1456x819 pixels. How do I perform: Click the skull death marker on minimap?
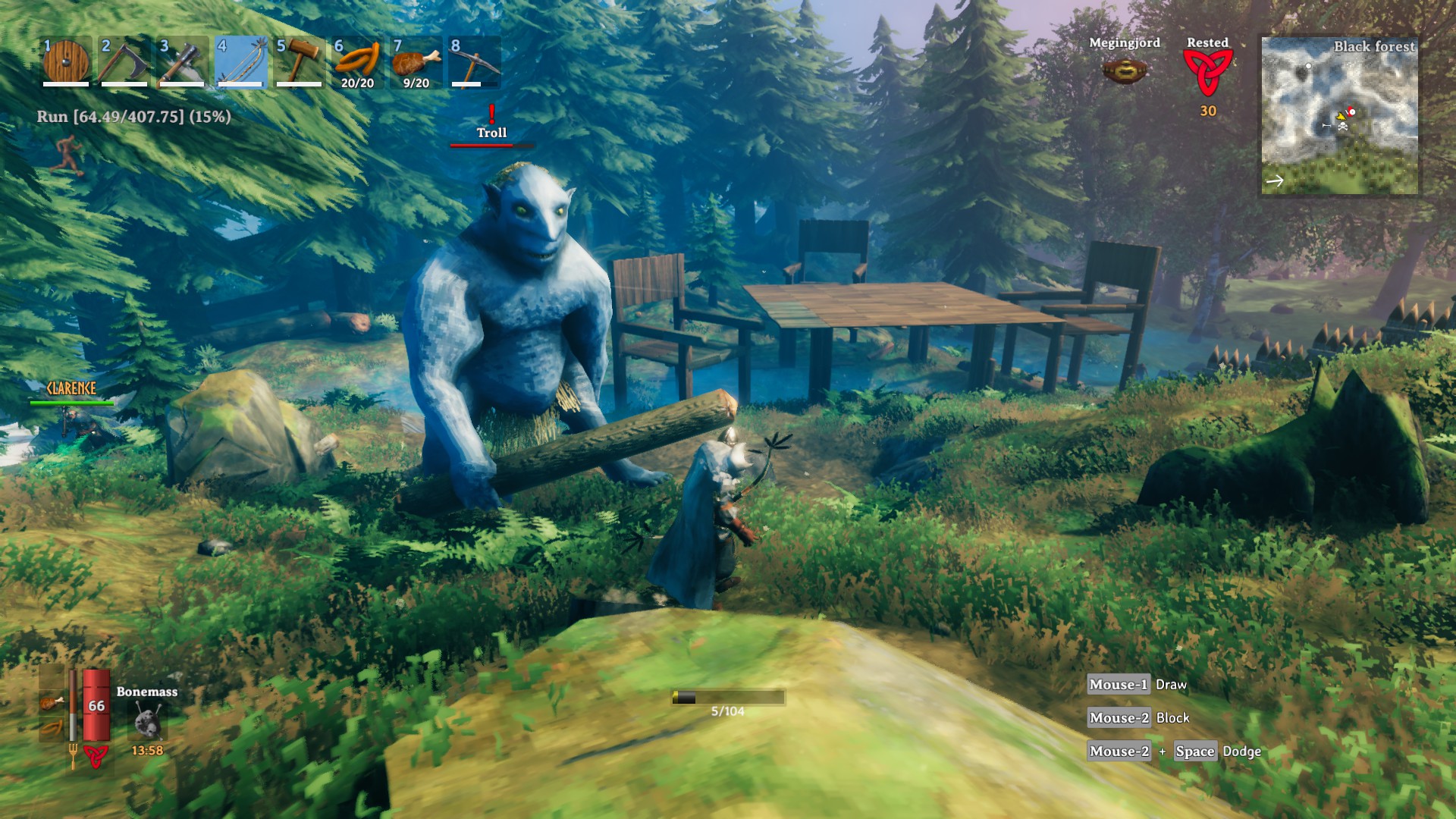coord(1343,127)
